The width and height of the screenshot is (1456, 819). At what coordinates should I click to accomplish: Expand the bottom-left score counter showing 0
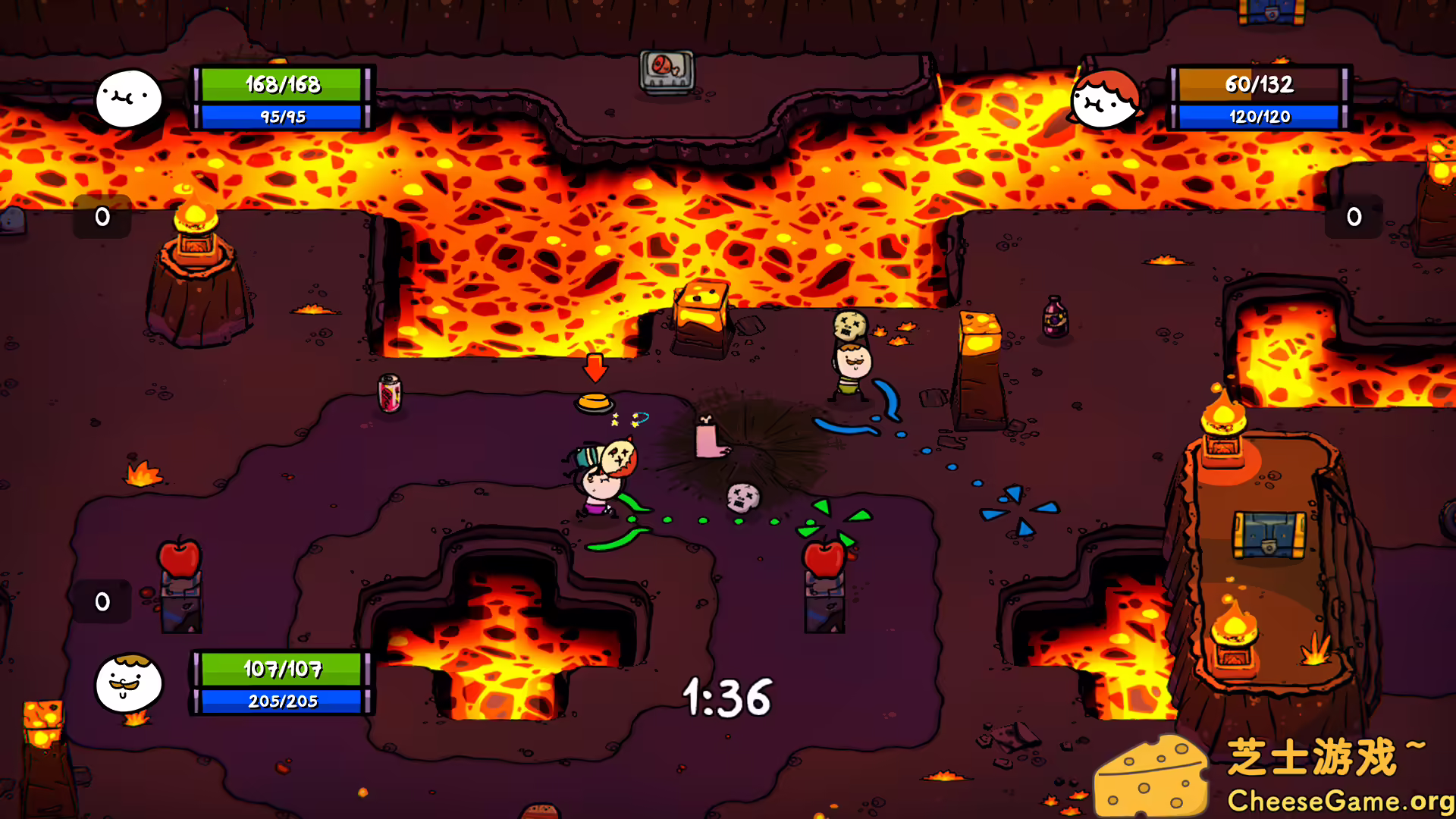click(101, 601)
